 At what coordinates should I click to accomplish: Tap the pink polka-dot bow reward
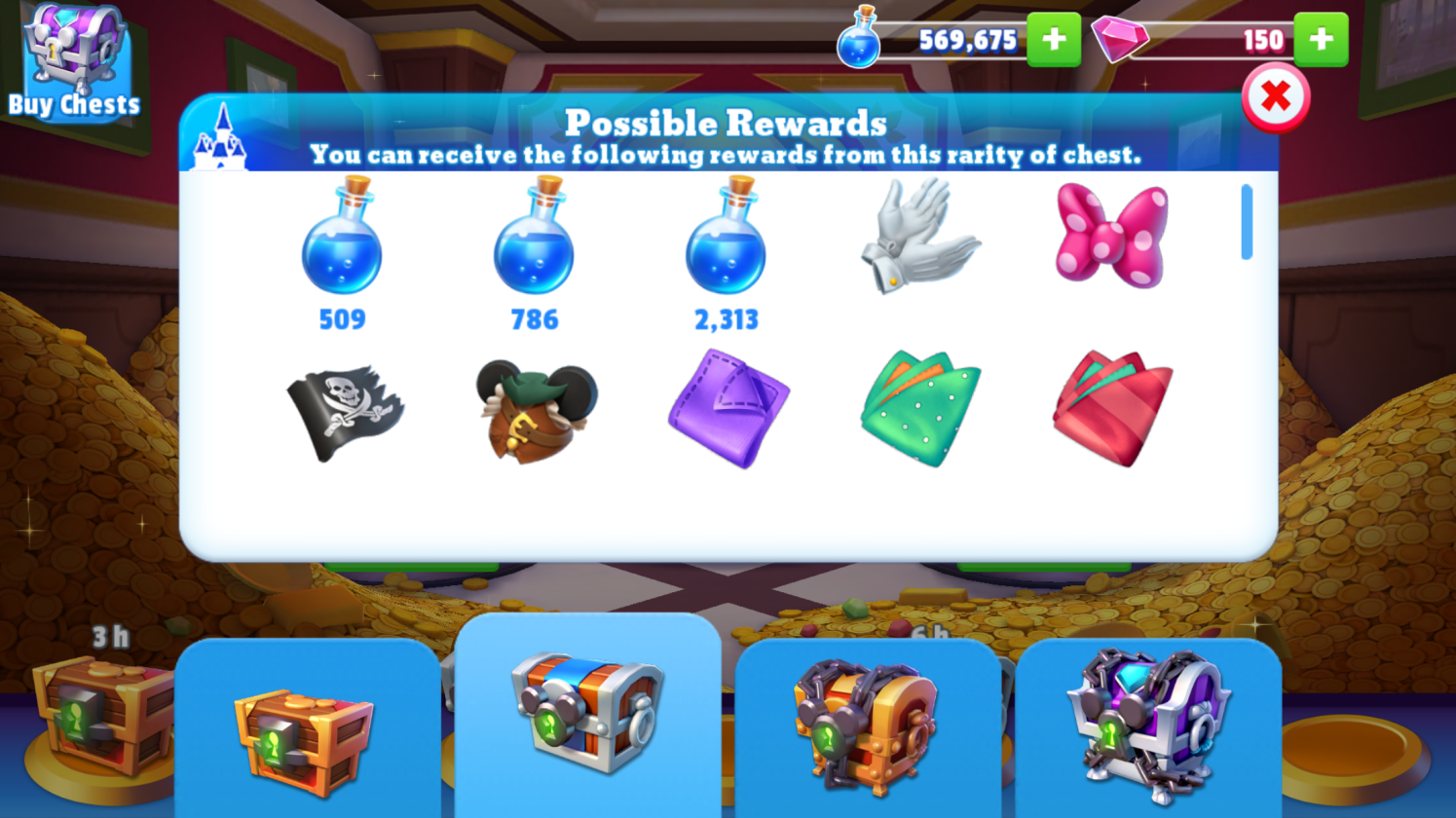[x=1111, y=235]
